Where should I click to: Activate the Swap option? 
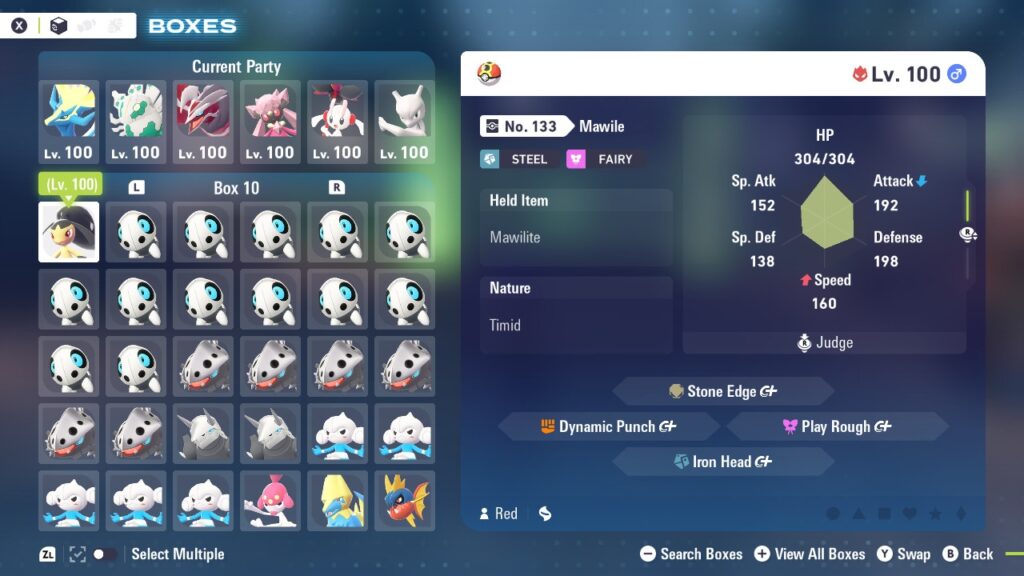[904, 554]
